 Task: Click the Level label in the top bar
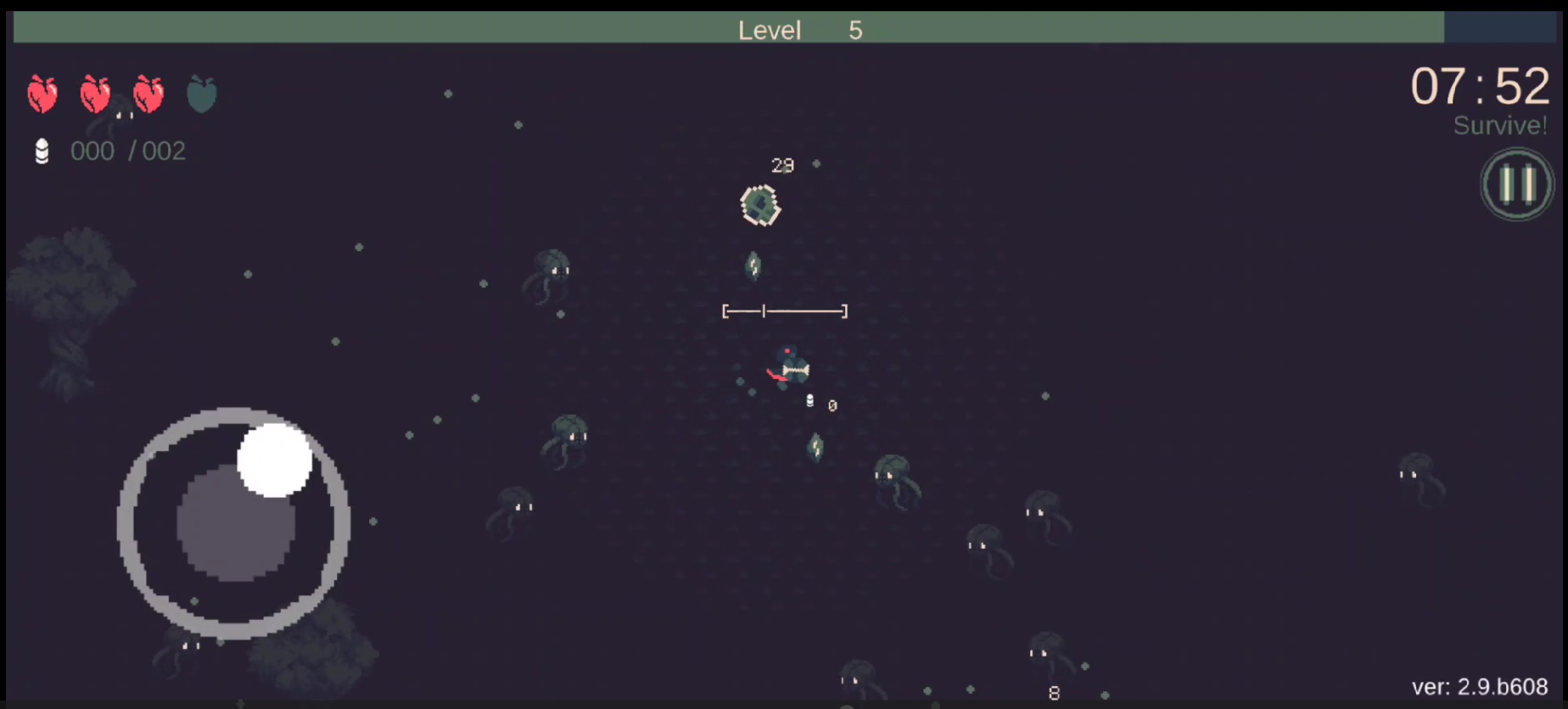769,30
